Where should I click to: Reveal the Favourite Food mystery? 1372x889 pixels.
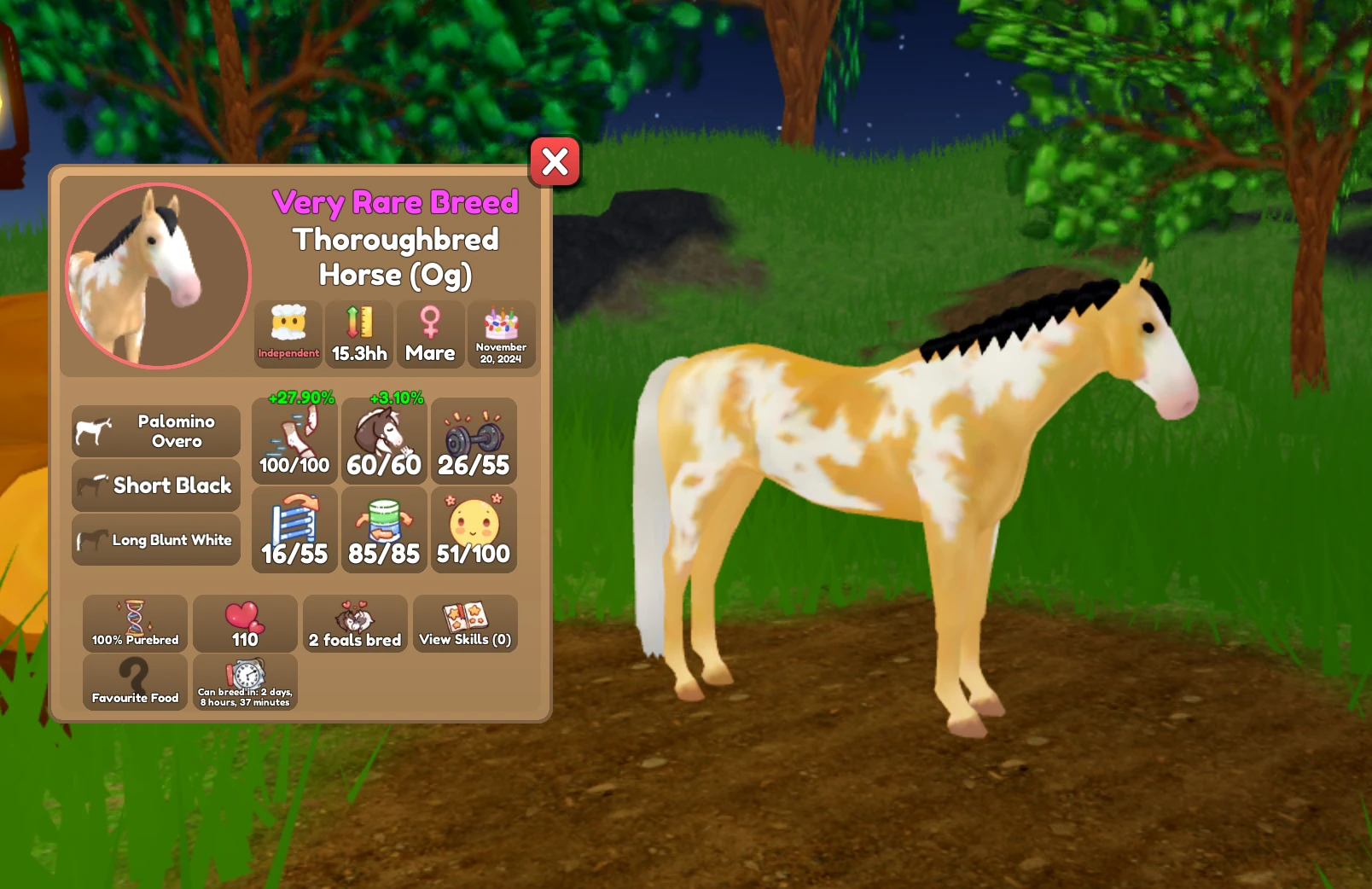[x=134, y=682]
